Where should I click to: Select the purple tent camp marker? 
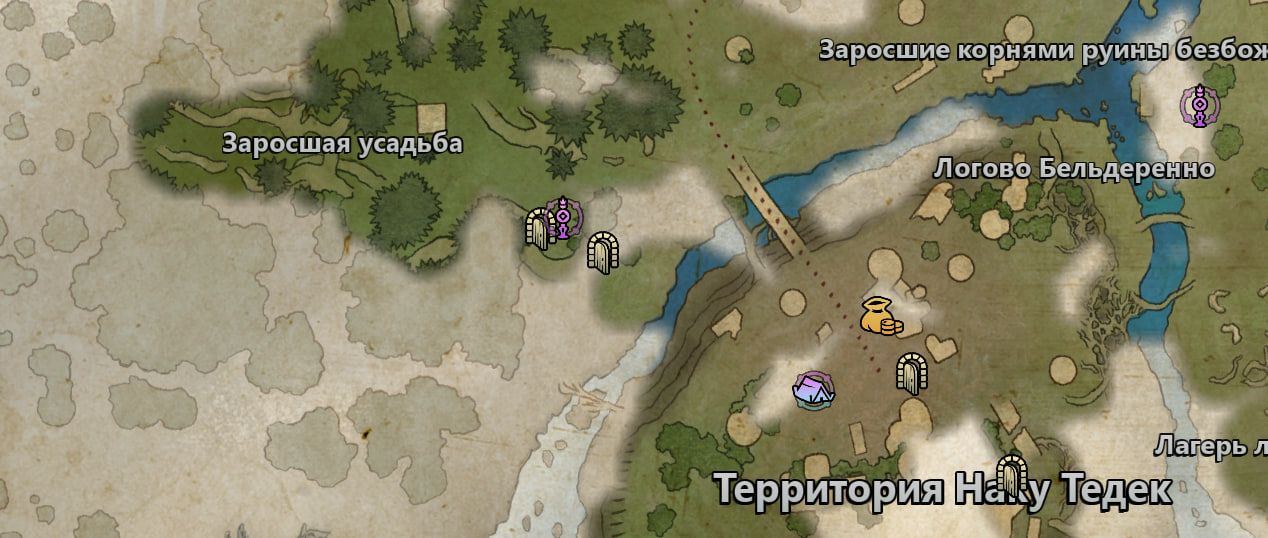(x=814, y=389)
